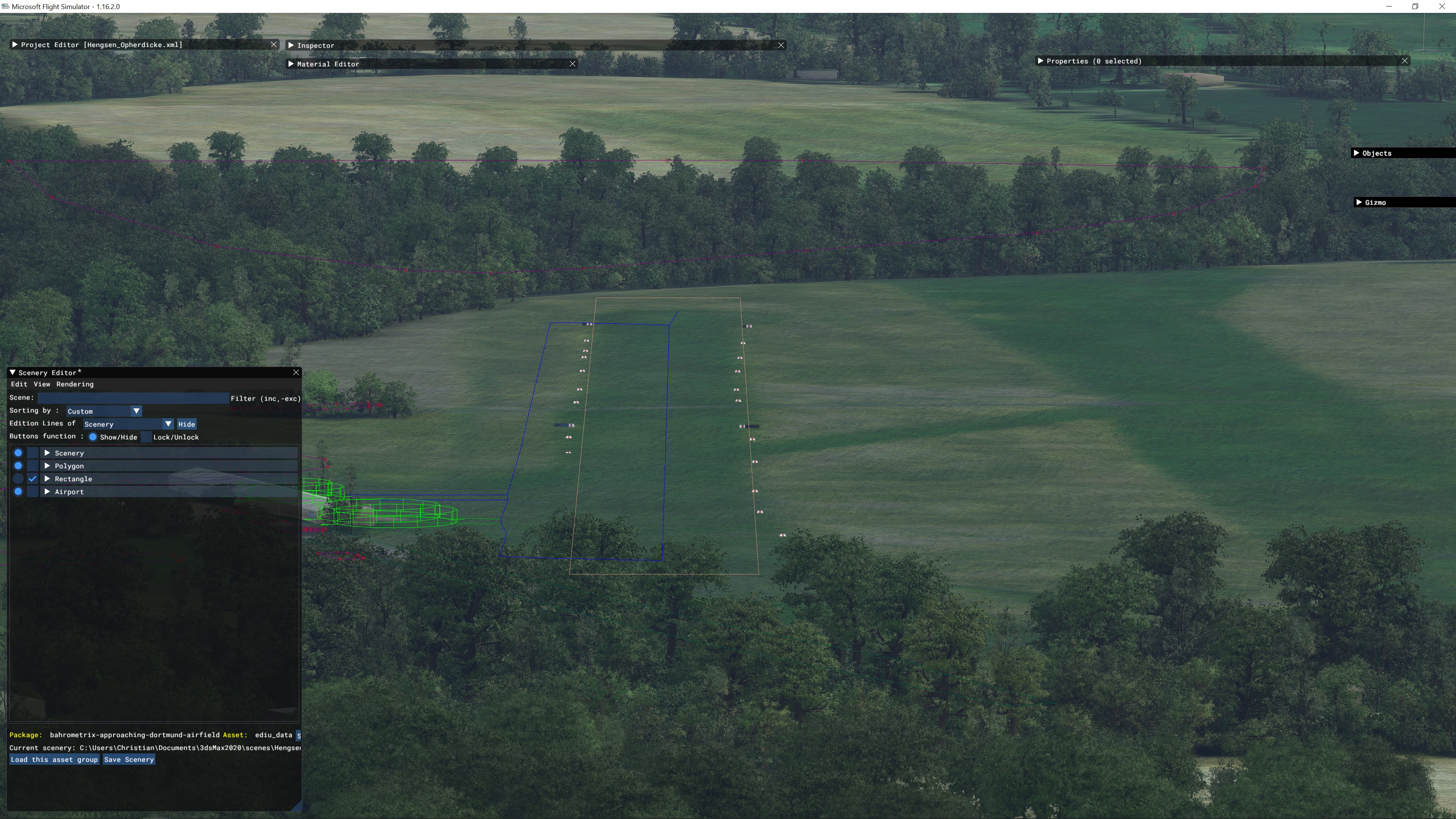This screenshot has width=1456, height=819.
Task: Click the Hide button for edition lines
Action: (187, 425)
